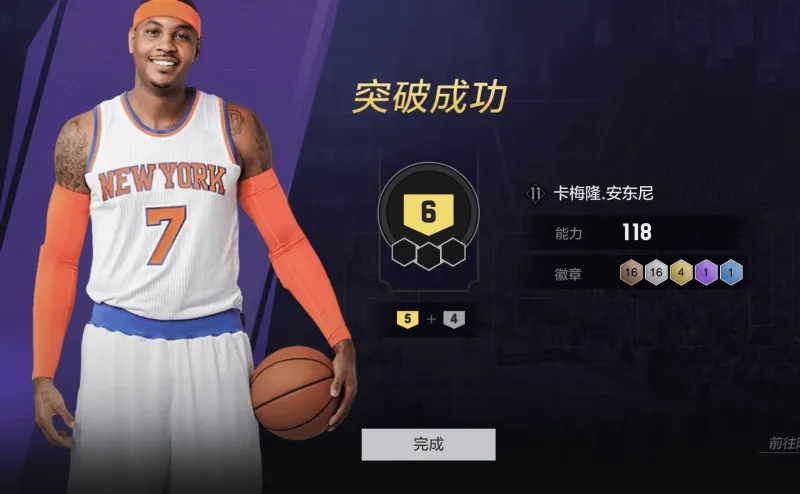Click the purple badge showing 1
The image size is (800, 494).
click(x=707, y=272)
